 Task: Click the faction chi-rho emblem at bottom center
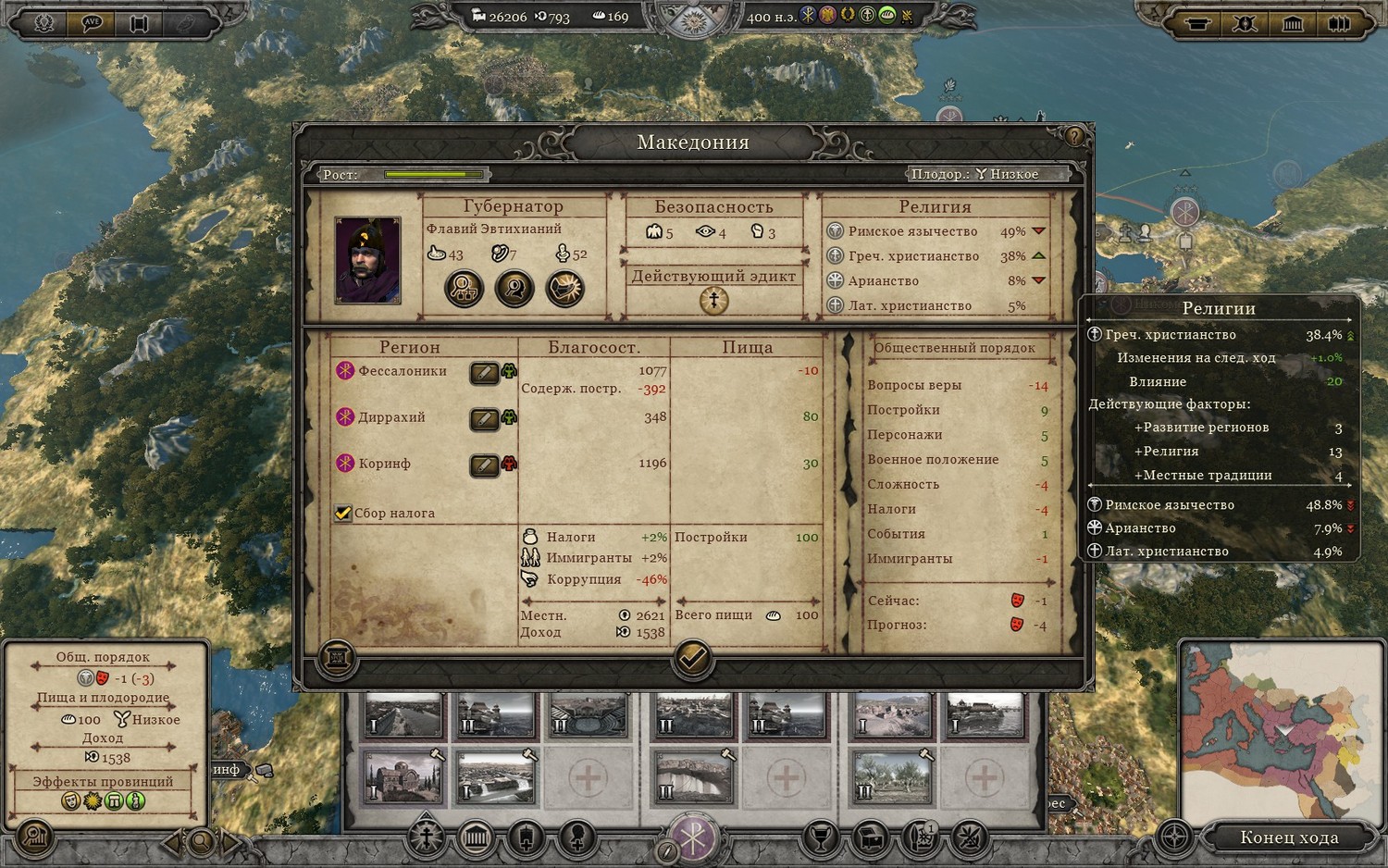pos(692,836)
